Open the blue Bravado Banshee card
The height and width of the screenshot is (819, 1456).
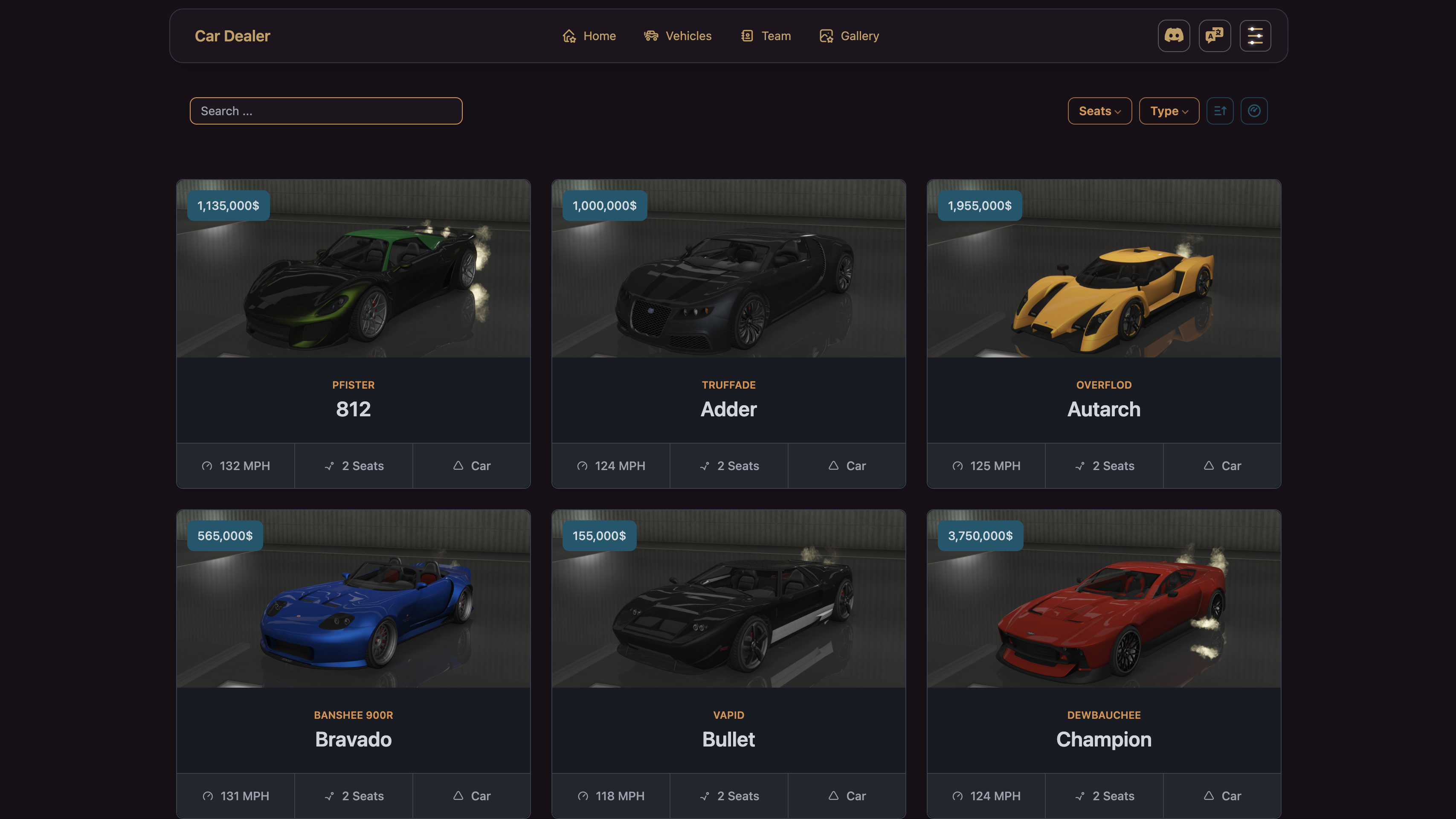pos(353,664)
